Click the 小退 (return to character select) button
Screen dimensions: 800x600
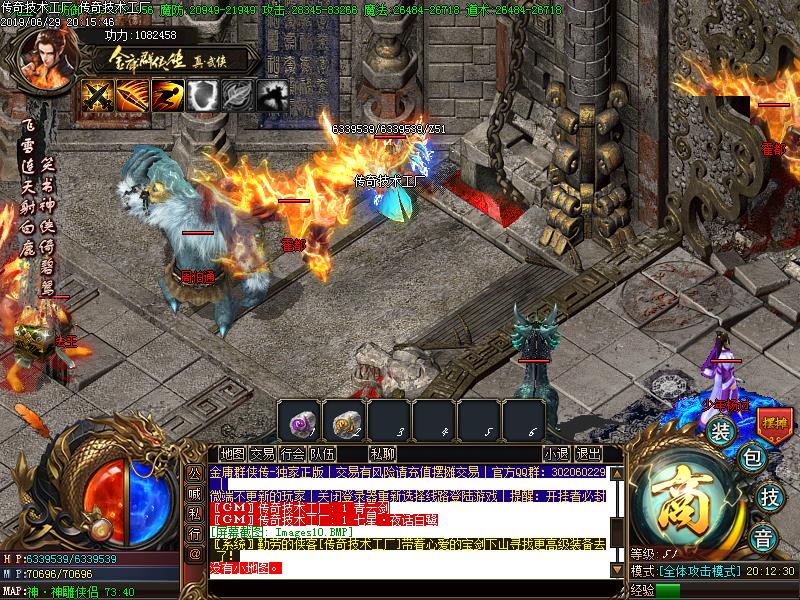[557, 453]
